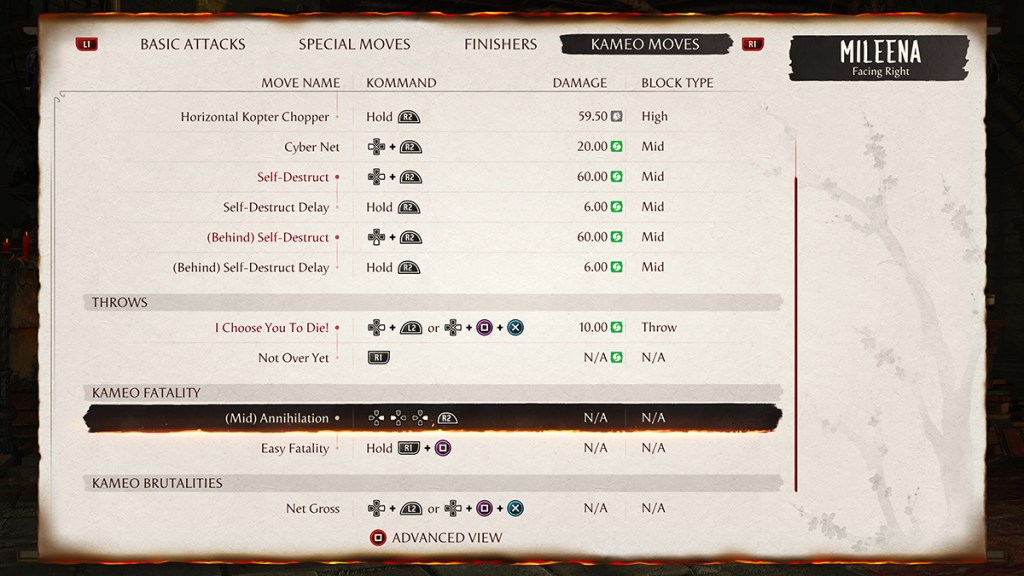Choose the Not Over Yet move
The height and width of the screenshot is (576, 1024).
(x=293, y=357)
